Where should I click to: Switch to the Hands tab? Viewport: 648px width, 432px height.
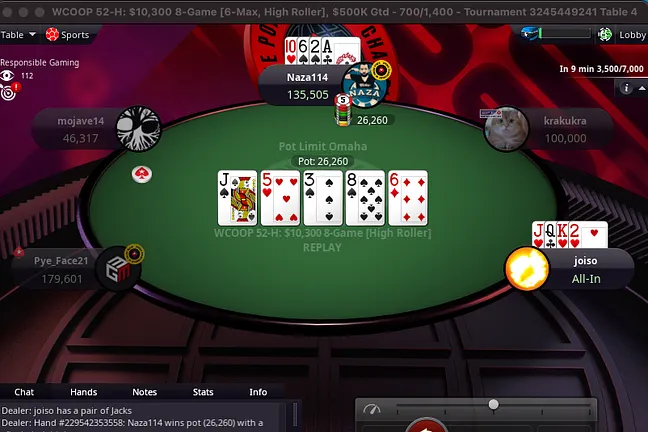tap(83, 392)
